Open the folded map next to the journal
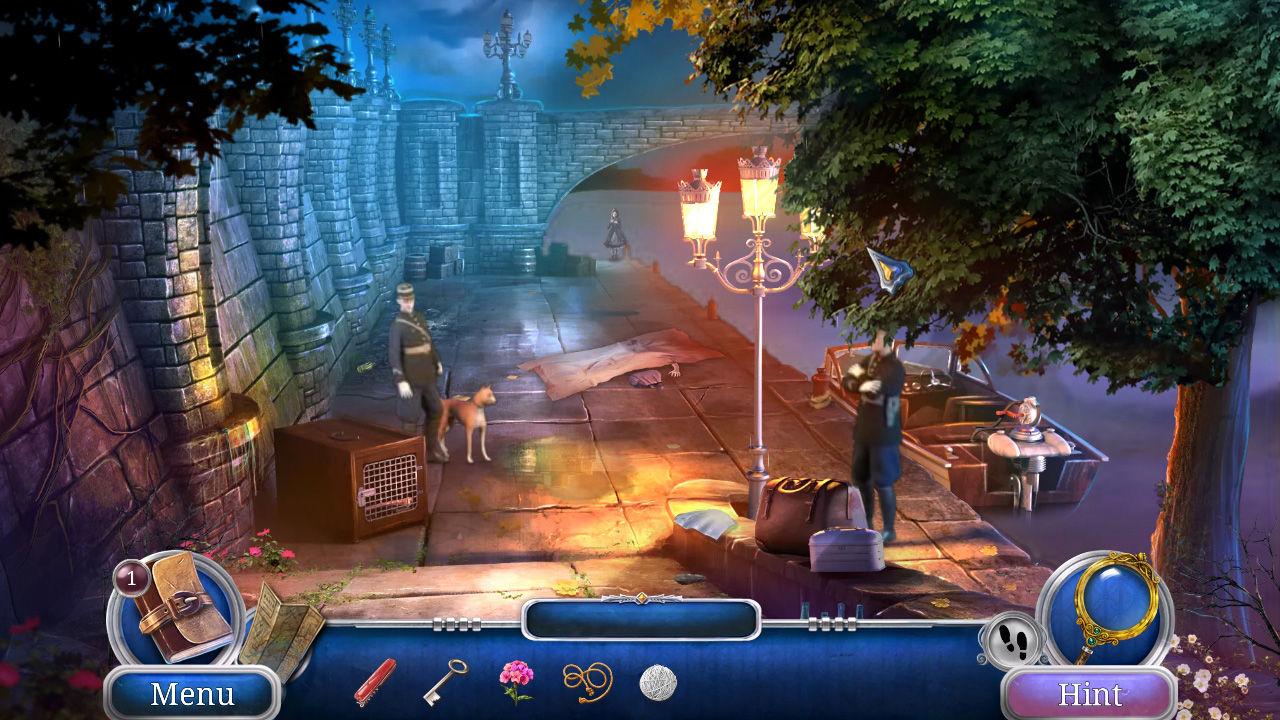 click(x=280, y=632)
